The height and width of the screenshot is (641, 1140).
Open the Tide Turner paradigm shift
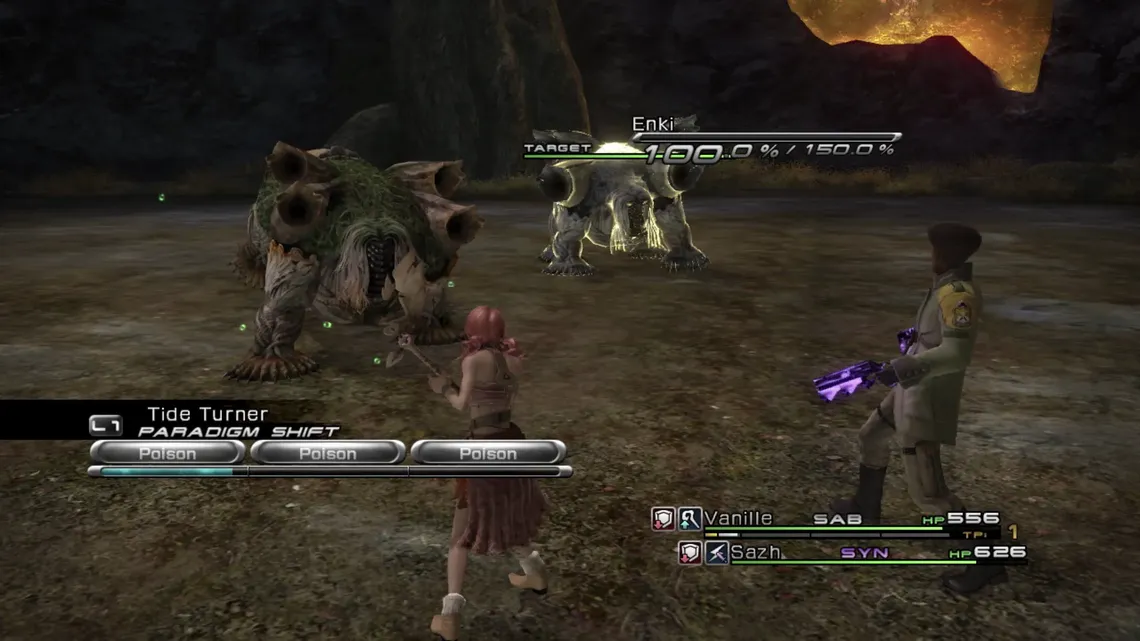(x=207, y=414)
